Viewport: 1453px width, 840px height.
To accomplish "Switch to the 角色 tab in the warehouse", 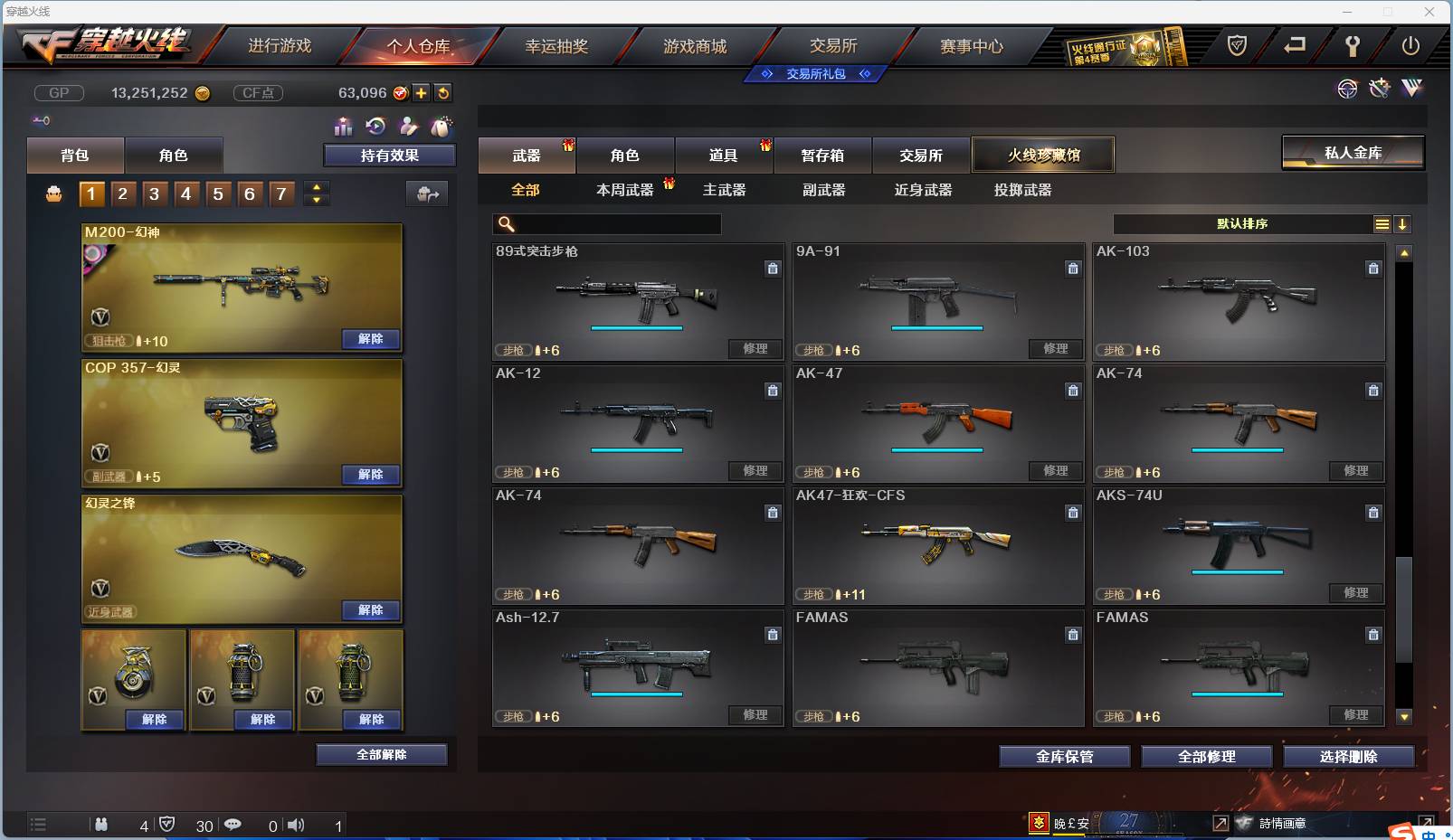I will (625, 155).
